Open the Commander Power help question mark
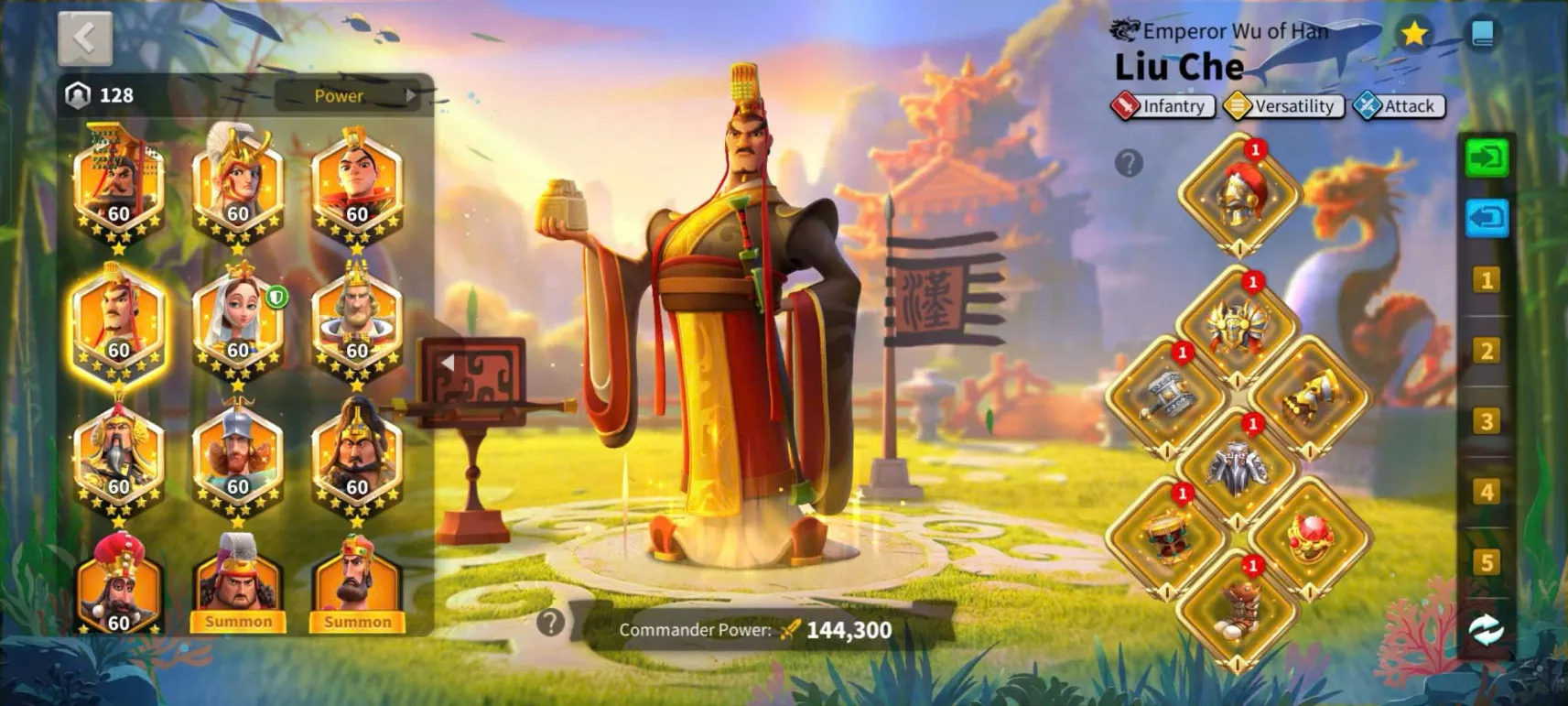 click(550, 623)
